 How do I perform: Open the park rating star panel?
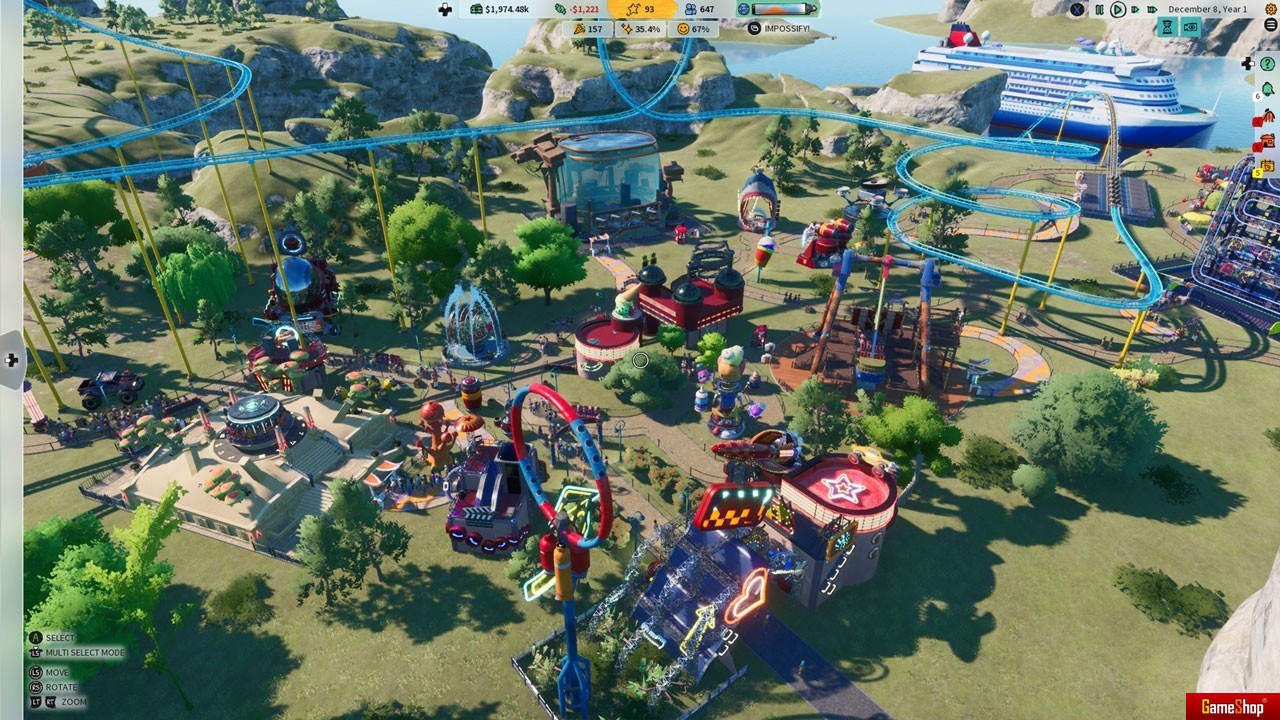pos(642,9)
